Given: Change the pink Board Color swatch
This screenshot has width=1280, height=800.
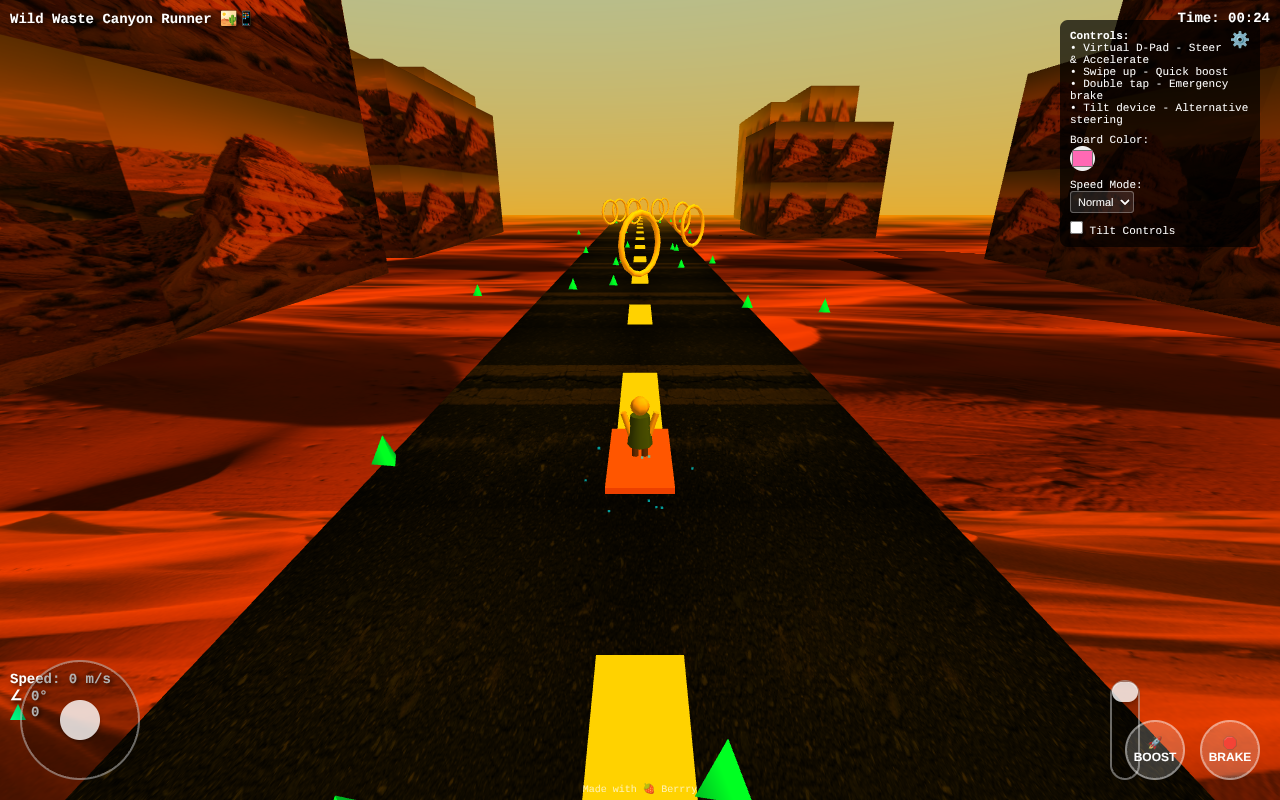Looking at the screenshot, I should [x=1082, y=158].
